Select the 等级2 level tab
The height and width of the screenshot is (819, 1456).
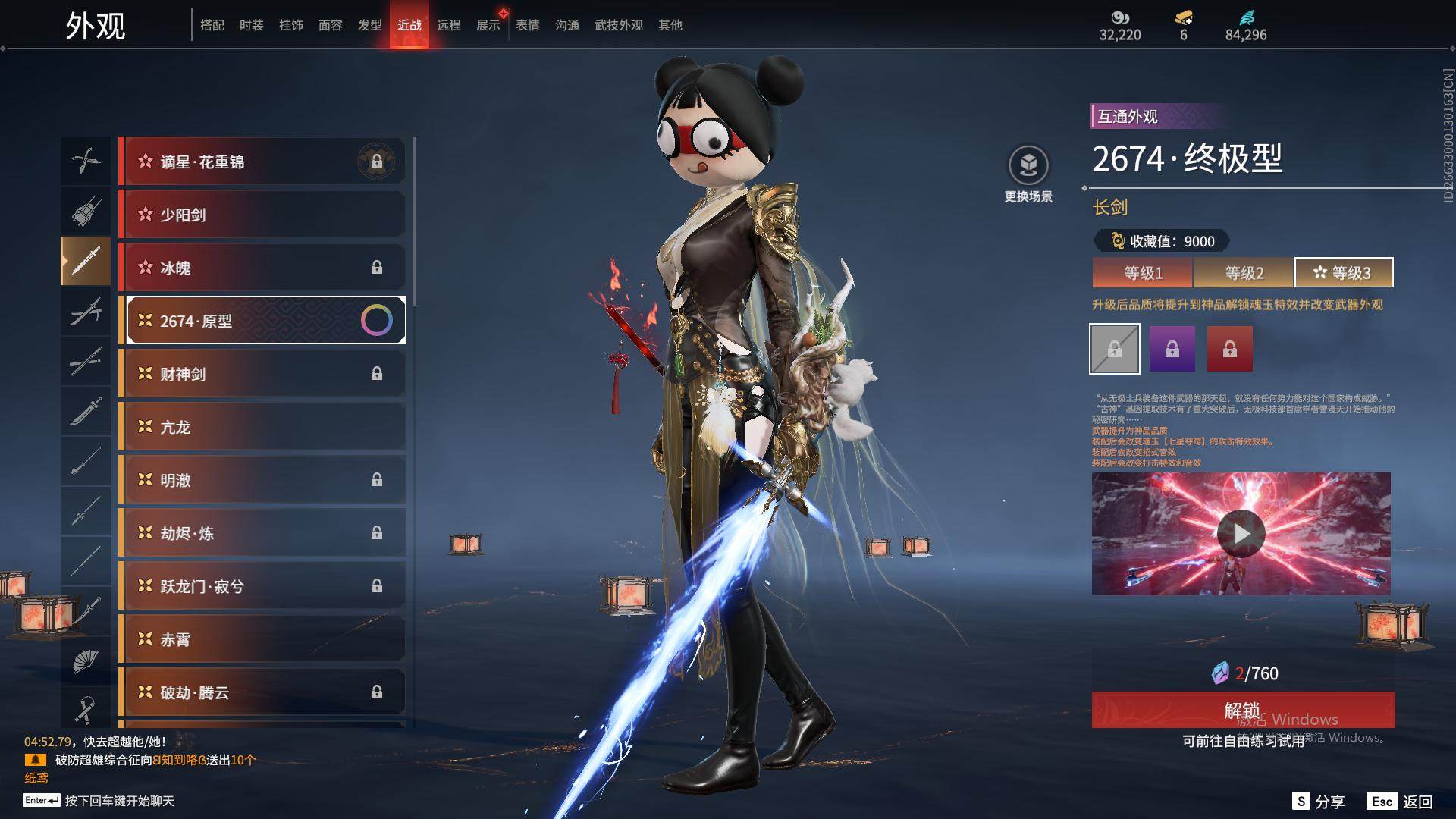pos(1244,273)
